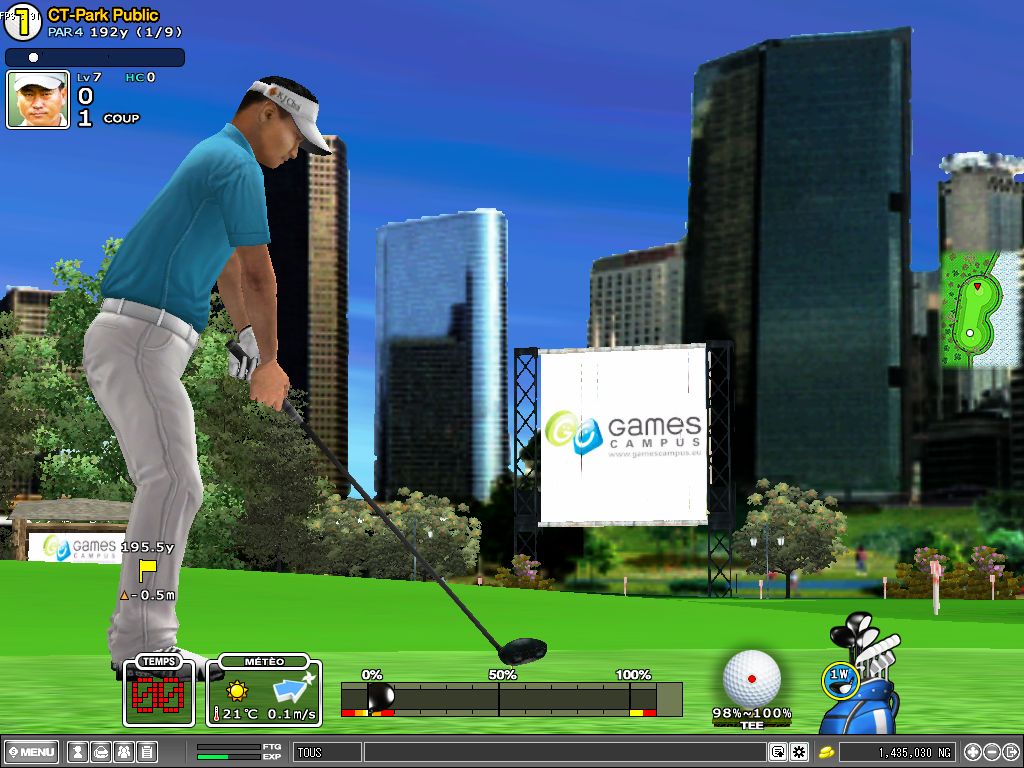Open the two-person friends icon

123,752
